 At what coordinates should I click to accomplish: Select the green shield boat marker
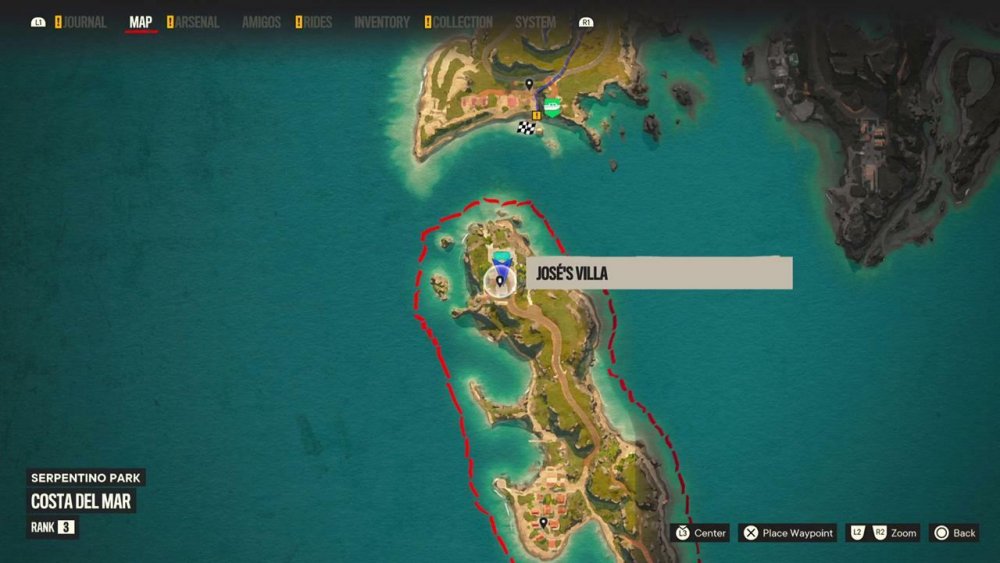tap(552, 107)
